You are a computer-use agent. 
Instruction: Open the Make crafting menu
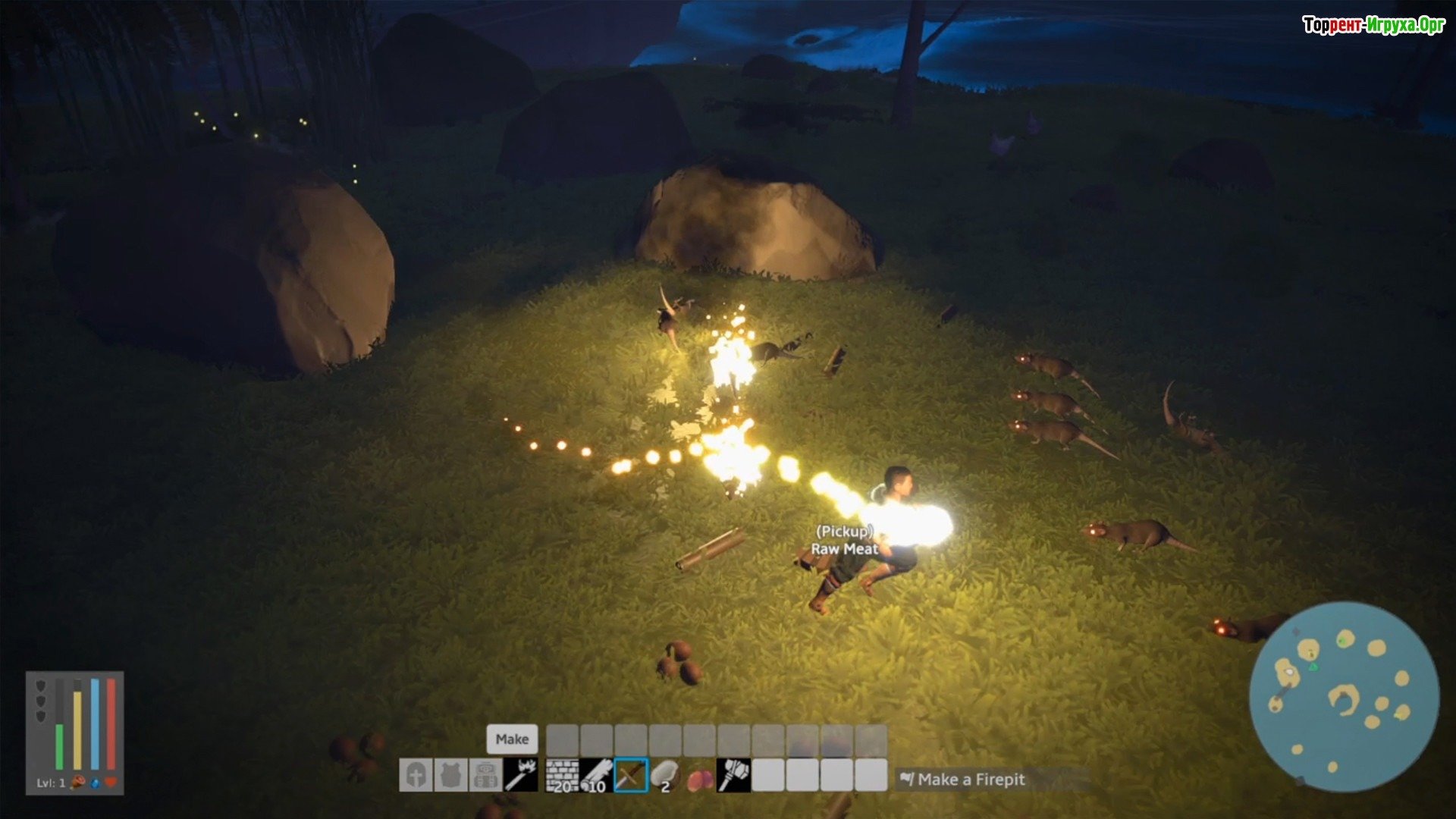(x=512, y=739)
